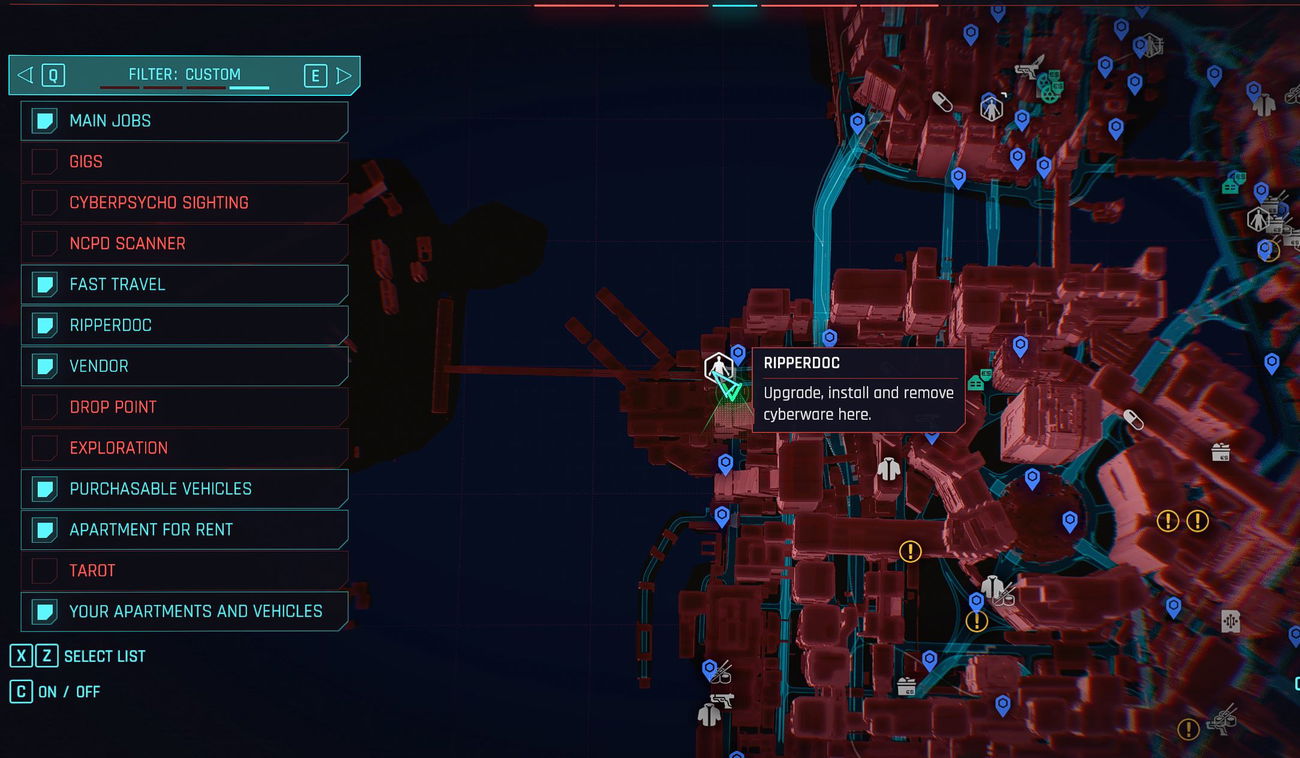Viewport: 1300px width, 758px height.
Task: Click the pistol gun shop icon at the bottom
Action: point(724,701)
